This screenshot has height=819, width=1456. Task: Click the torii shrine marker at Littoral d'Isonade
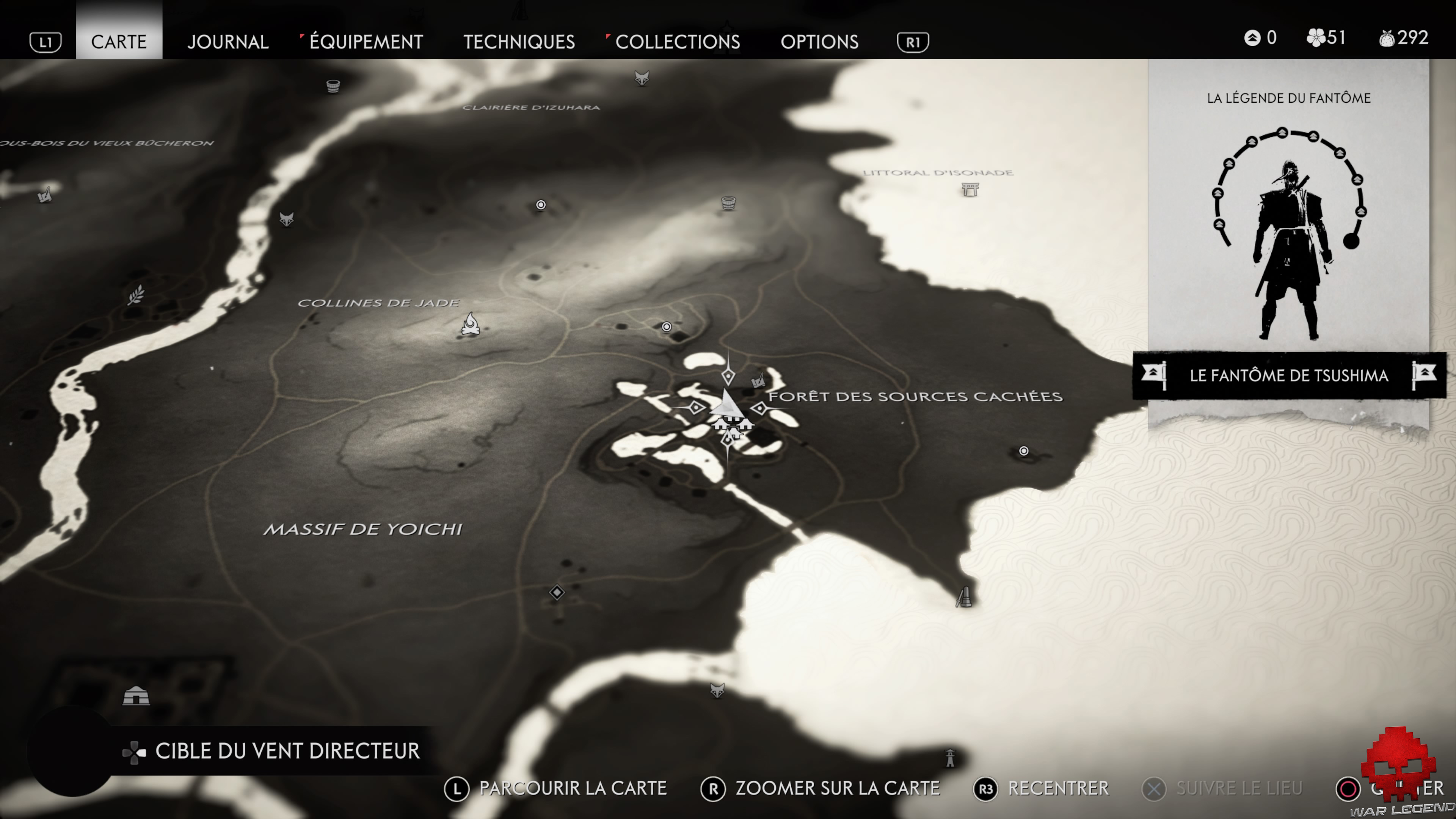(970, 189)
